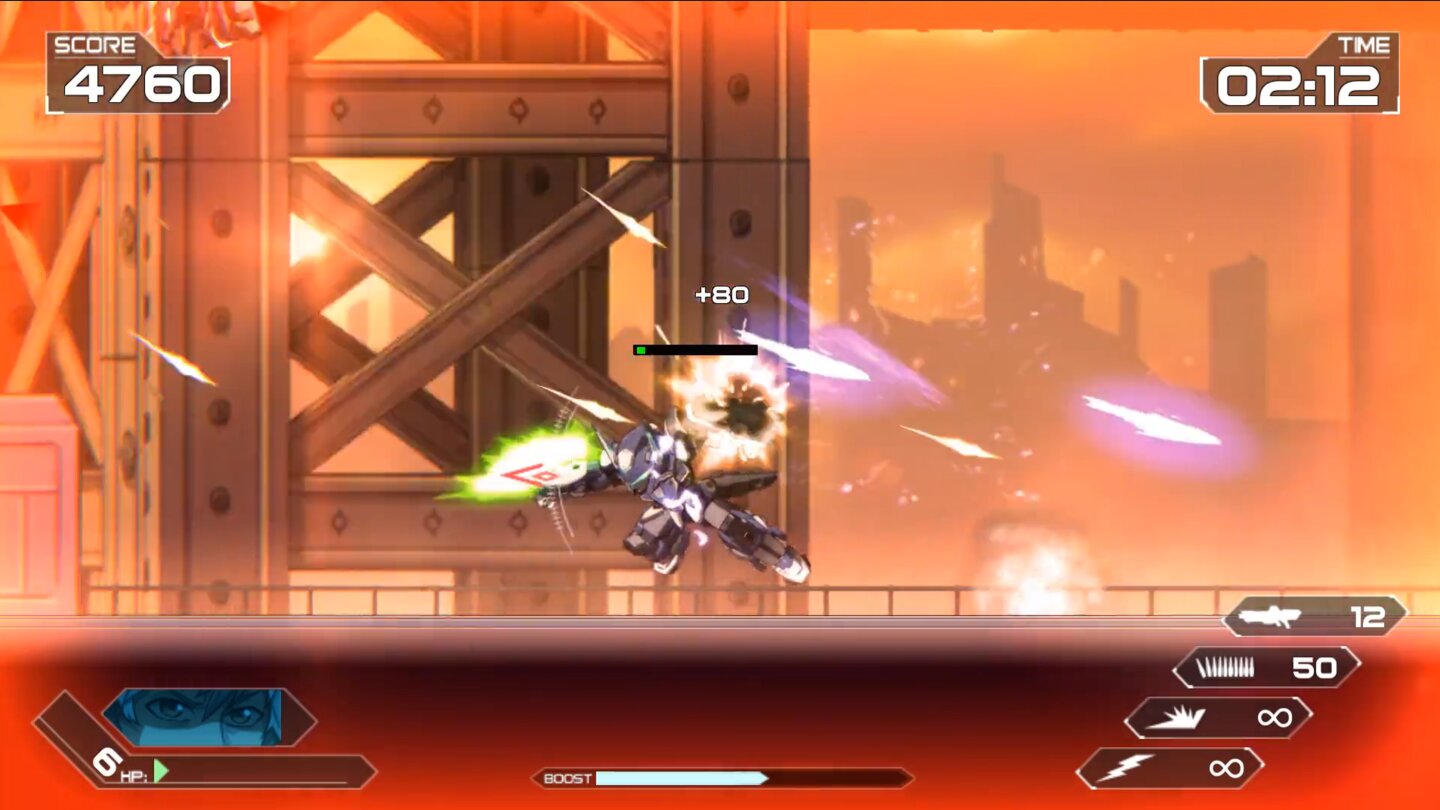The image size is (1440, 810).
Task: Click the BOOST label on the gauge
Action: [567, 776]
